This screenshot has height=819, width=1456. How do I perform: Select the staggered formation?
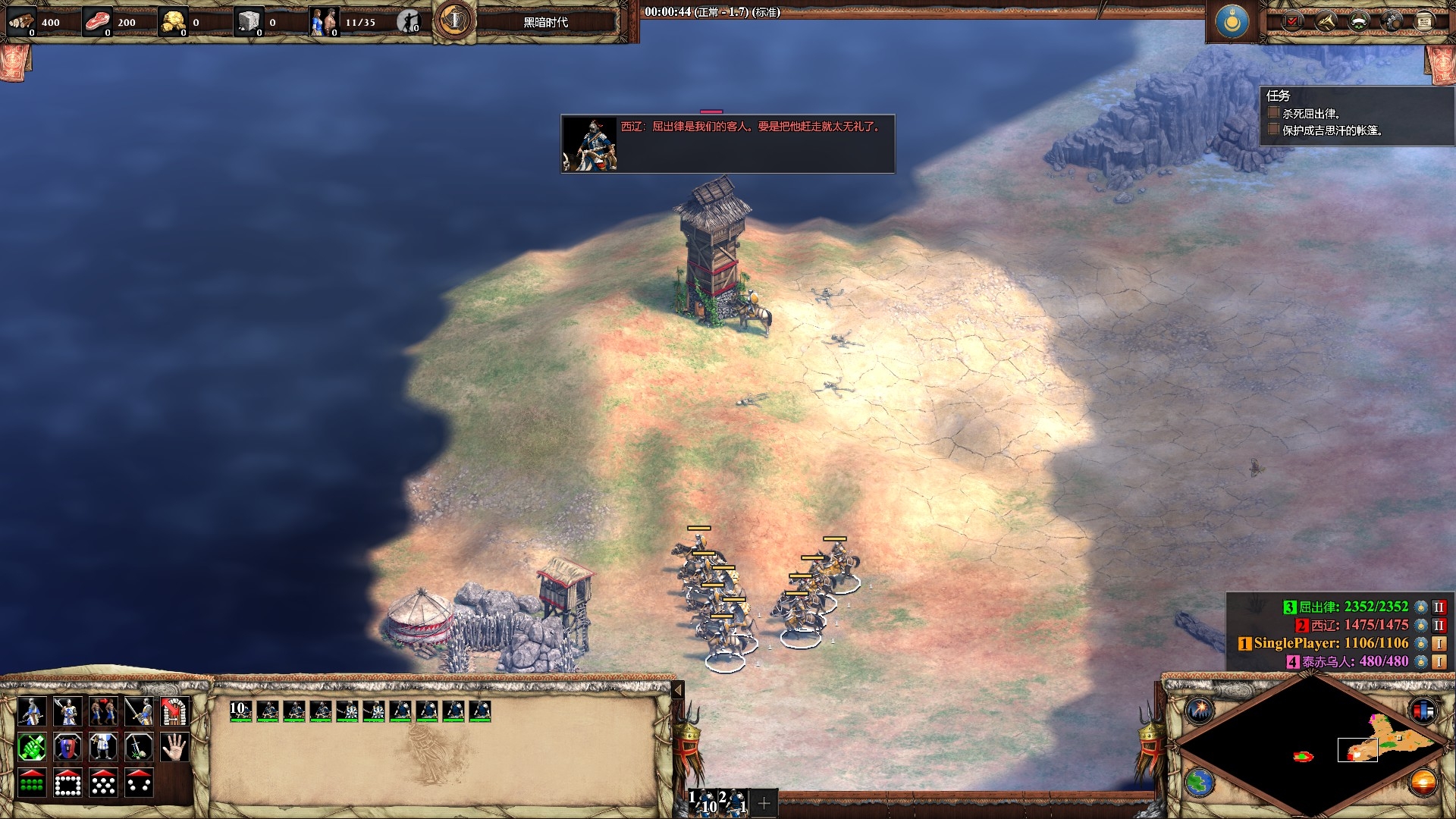103,783
